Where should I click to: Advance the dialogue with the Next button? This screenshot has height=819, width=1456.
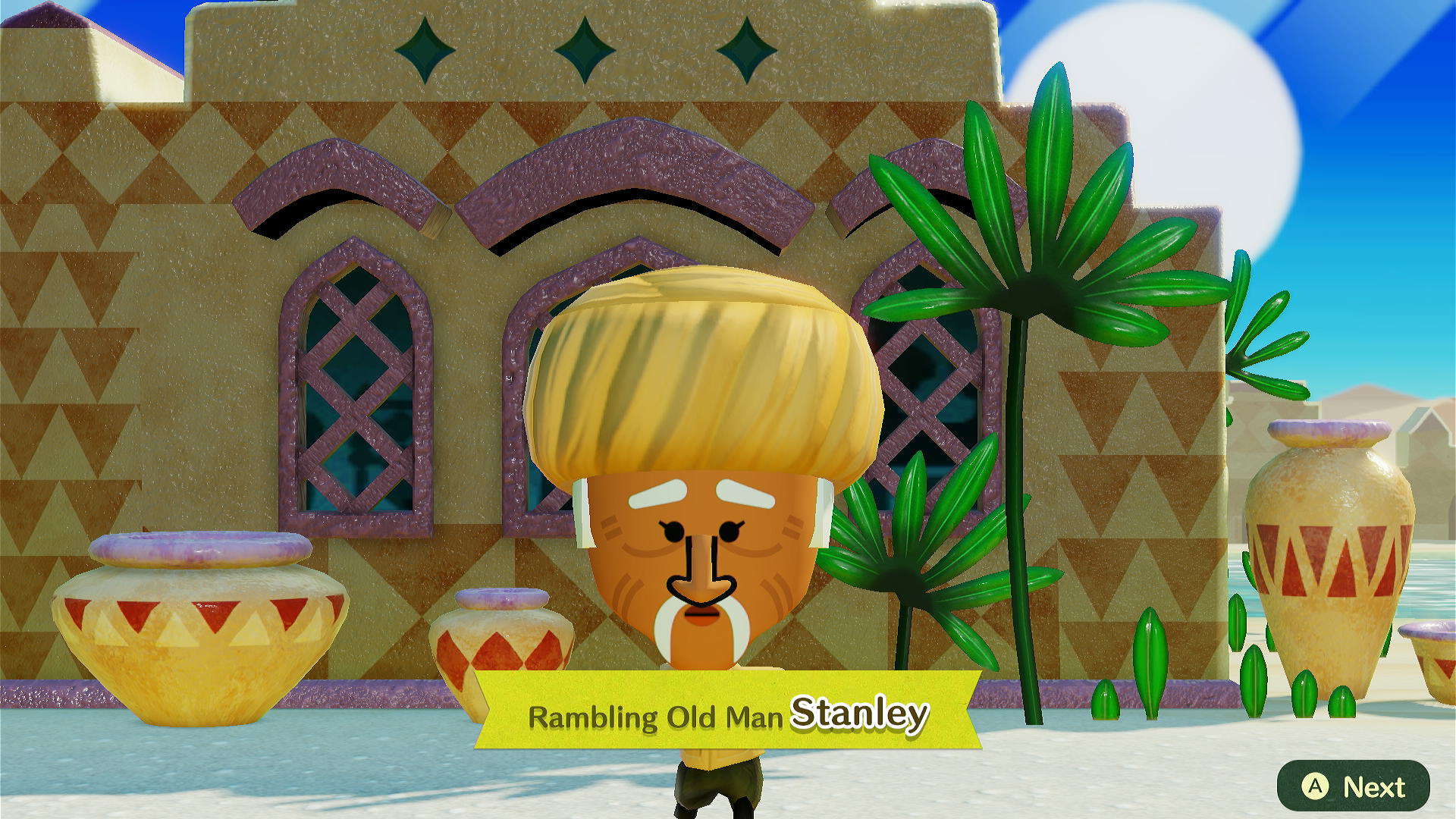[1354, 786]
